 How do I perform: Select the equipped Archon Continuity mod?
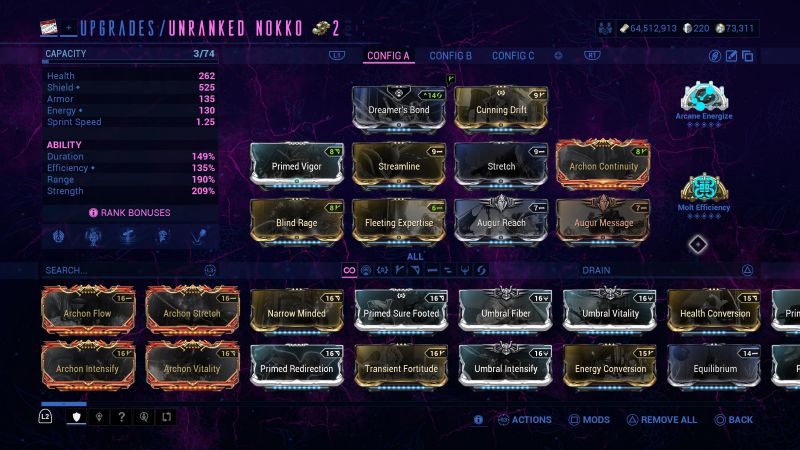tap(603, 165)
